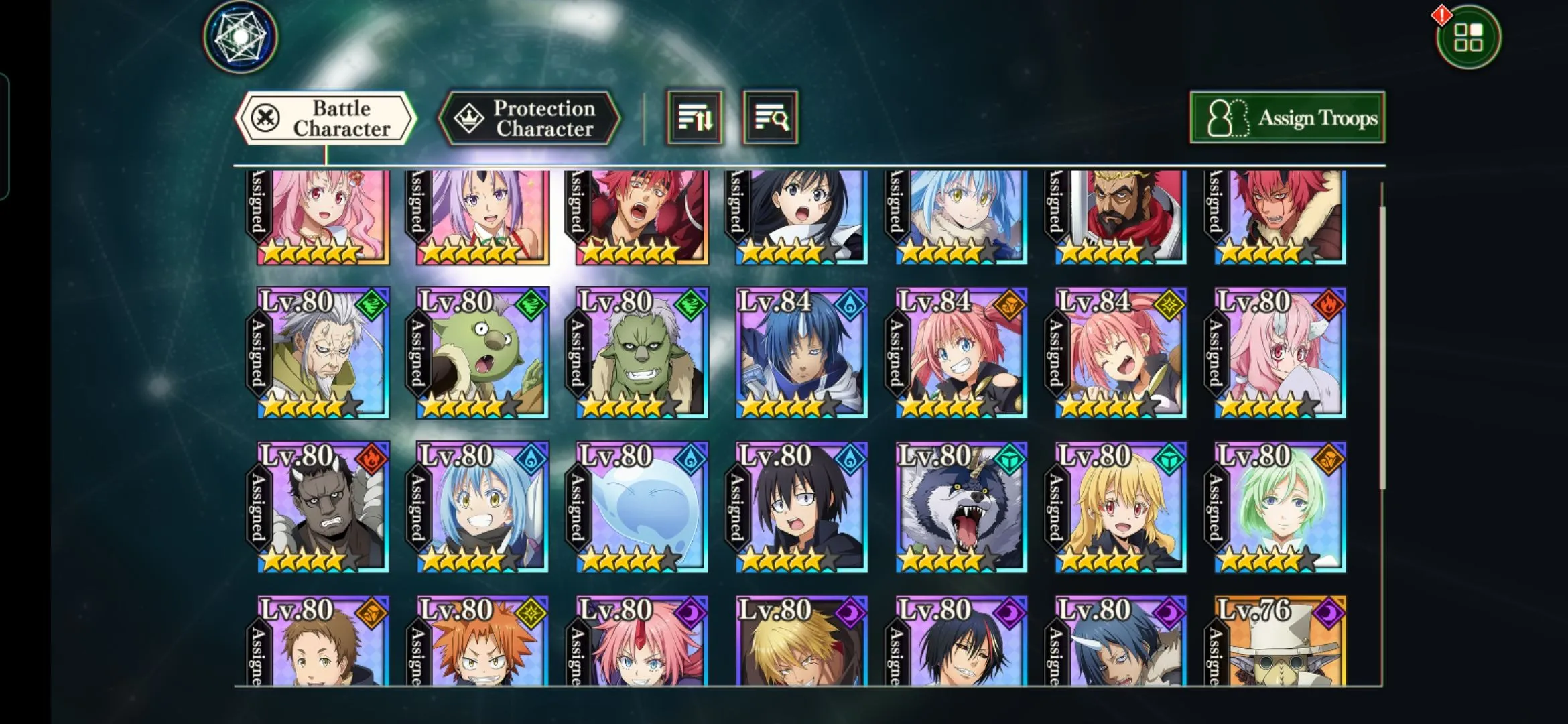Pick the dark-skinned horned ogre card
The height and width of the screenshot is (724, 1568).
tap(323, 507)
